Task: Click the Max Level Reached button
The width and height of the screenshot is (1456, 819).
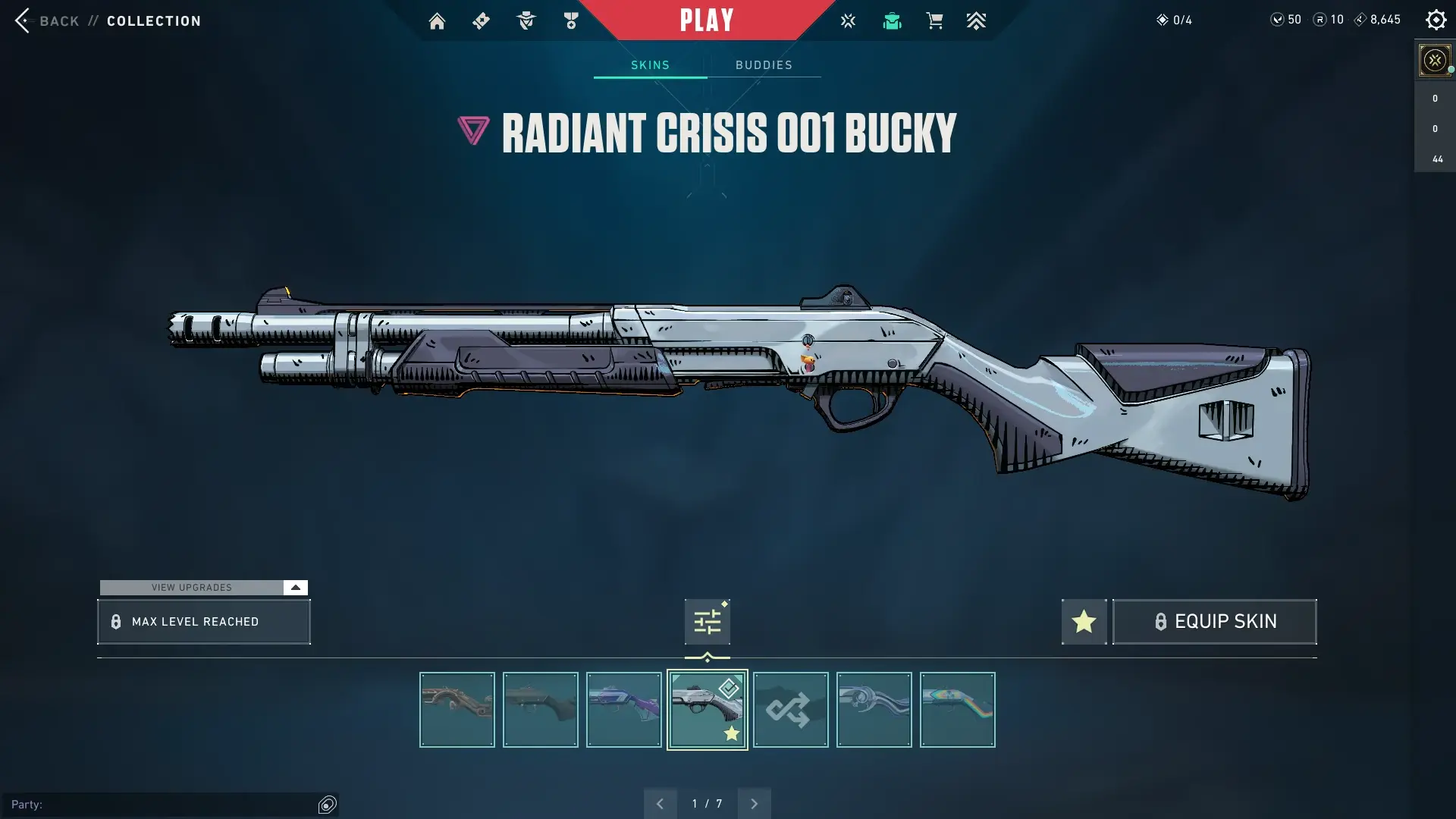Action: click(x=203, y=622)
